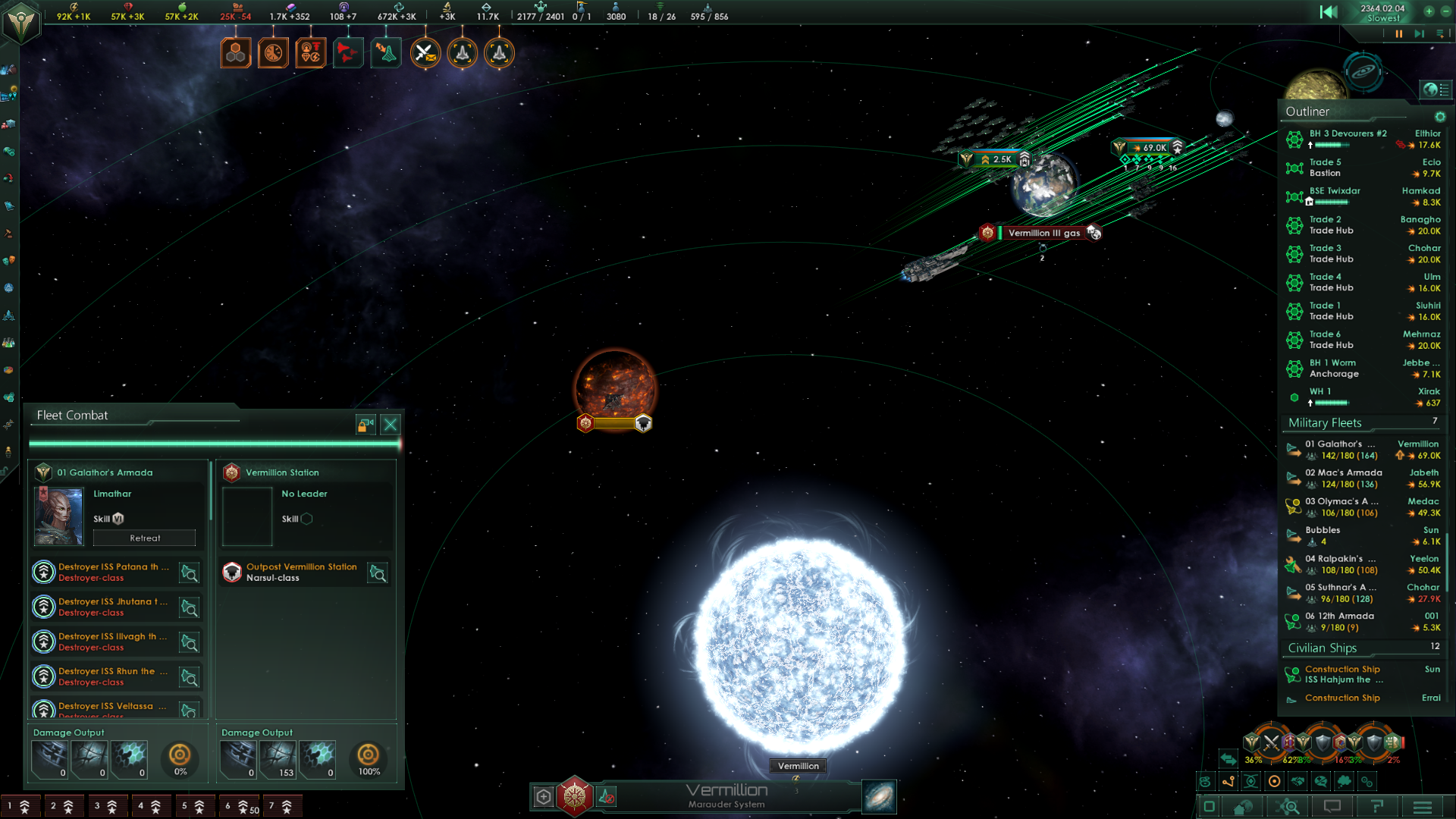The width and height of the screenshot is (1456, 819).
Task: Toggle the camera lock in Fleet Combat
Action: (366, 425)
